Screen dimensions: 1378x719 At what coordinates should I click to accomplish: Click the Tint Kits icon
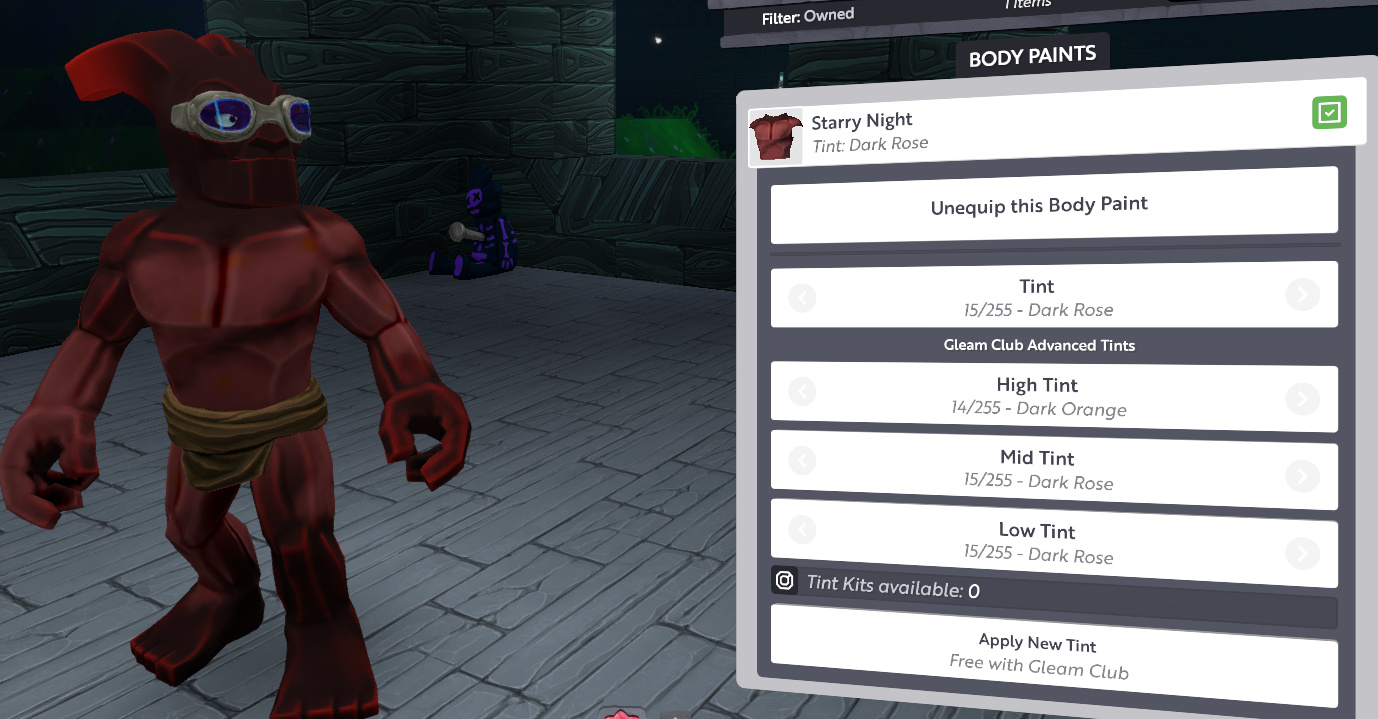point(785,580)
